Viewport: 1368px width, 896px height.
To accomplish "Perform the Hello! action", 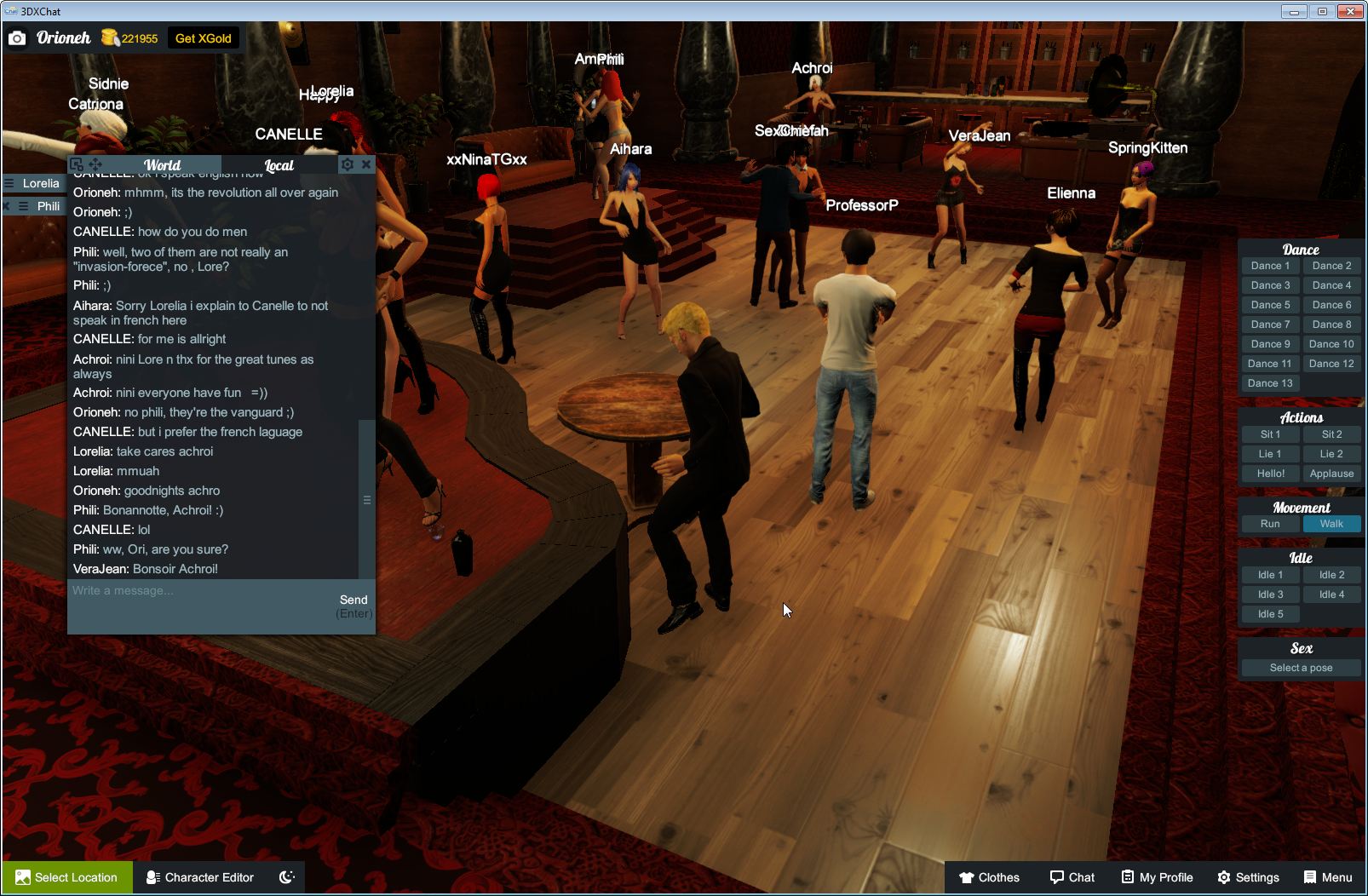I will [x=1270, y=473].
